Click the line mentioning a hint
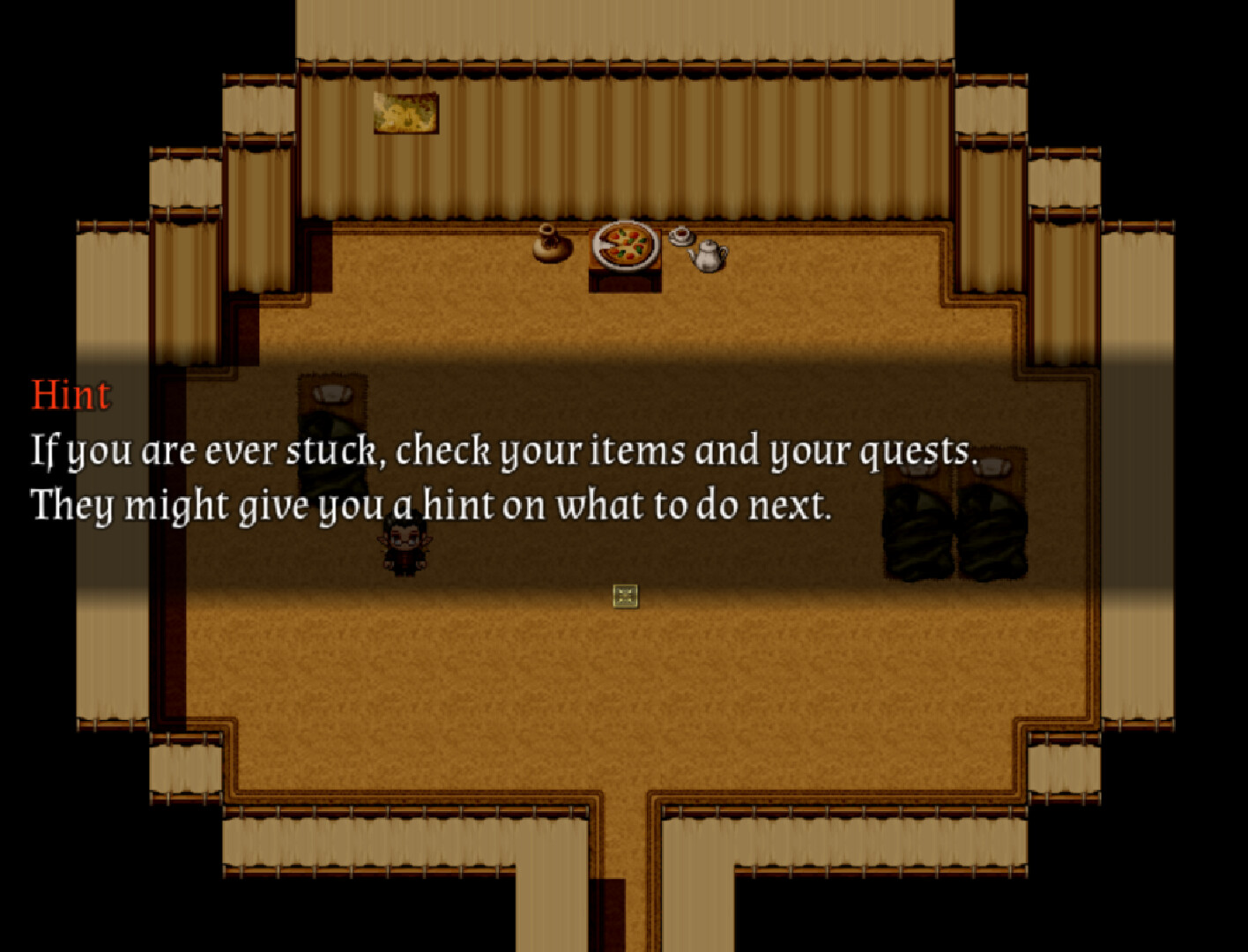Screen dimensions: 1248x952 pyautogui.click(x=432, y=504)
